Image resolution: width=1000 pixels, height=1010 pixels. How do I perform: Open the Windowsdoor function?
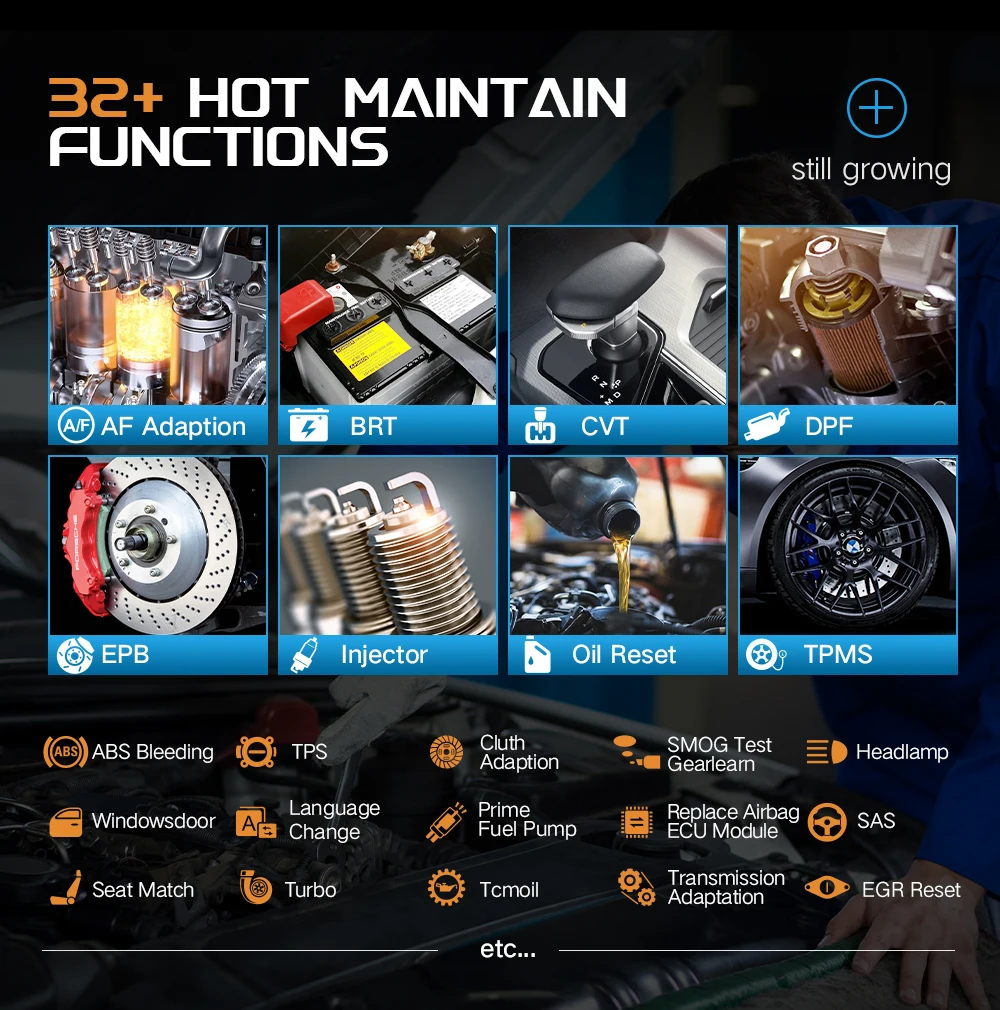[132, 821]
